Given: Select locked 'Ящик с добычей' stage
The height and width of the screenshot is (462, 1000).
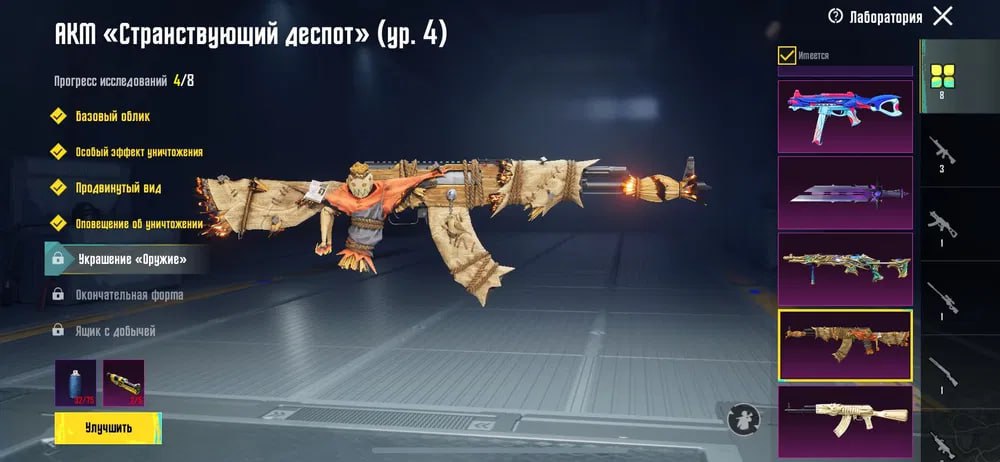Looking at the screenshot, I should [x=116, y=331].
